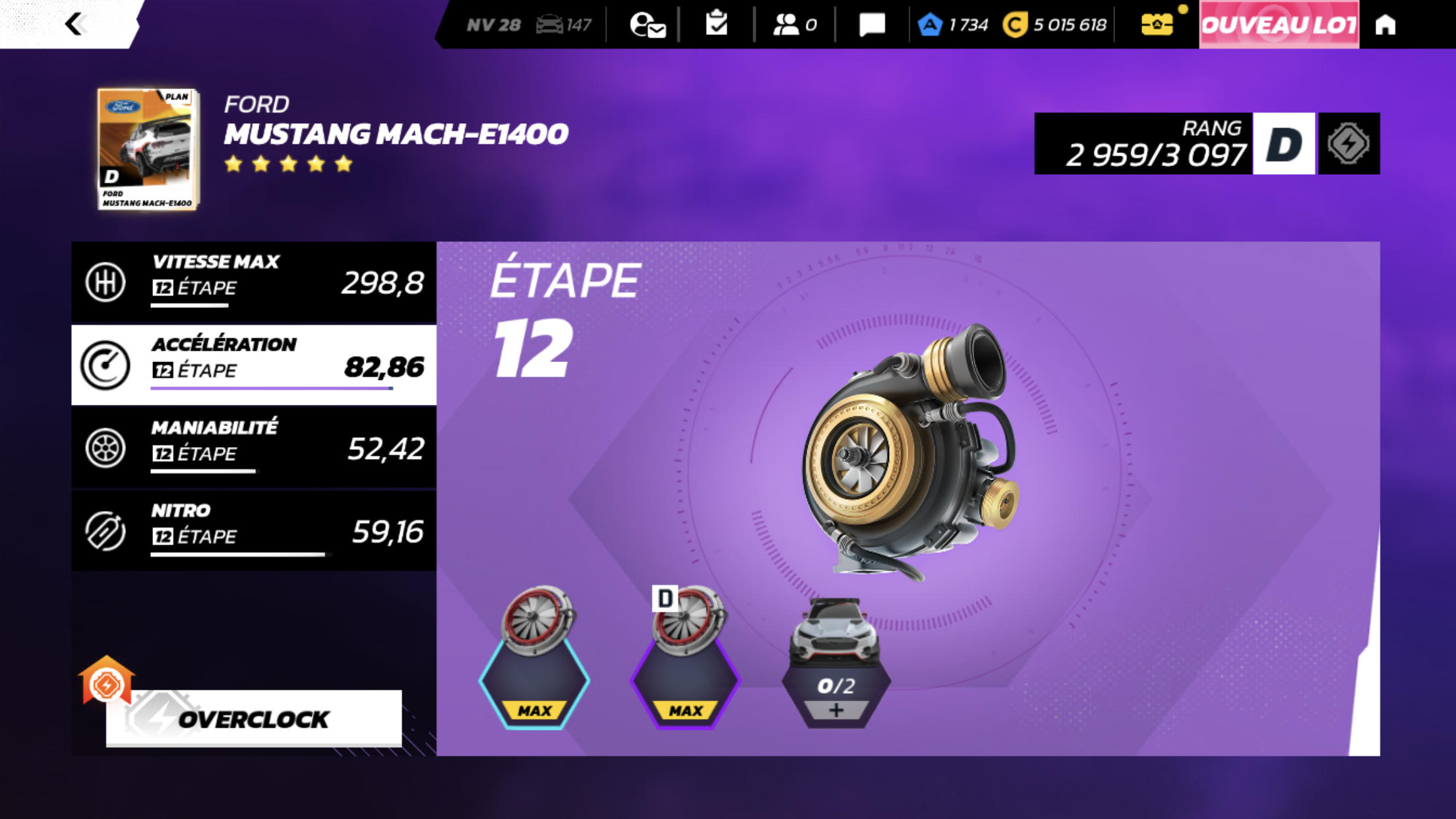Open the credits currency balance

tap(1055, 25)
